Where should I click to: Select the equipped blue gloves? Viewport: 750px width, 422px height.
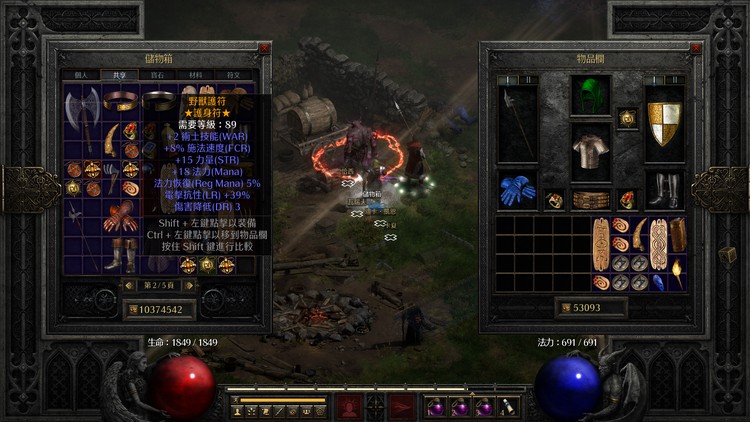[x=517, y=190]
